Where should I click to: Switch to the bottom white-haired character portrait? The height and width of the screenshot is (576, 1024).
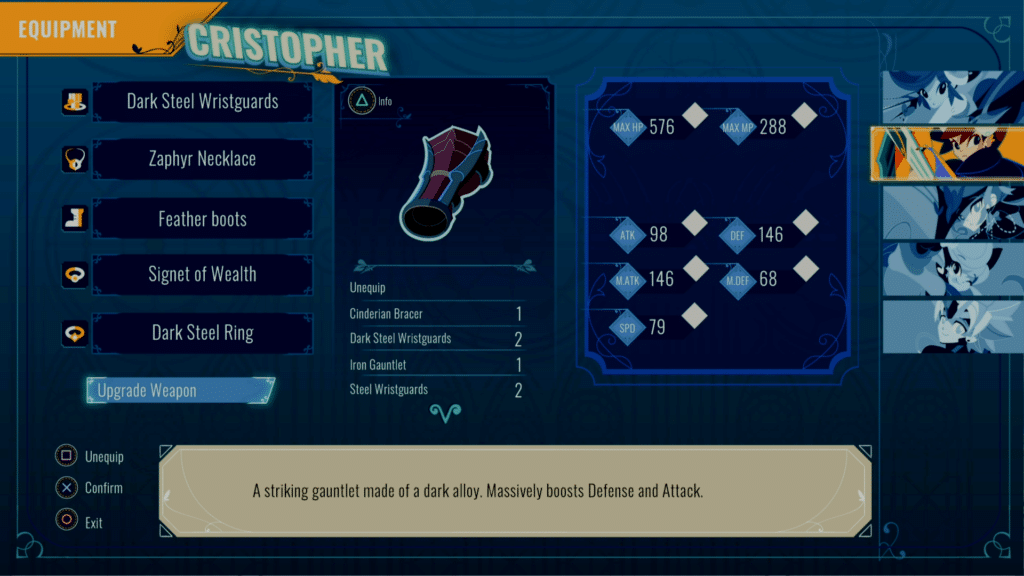coord(953,326)
